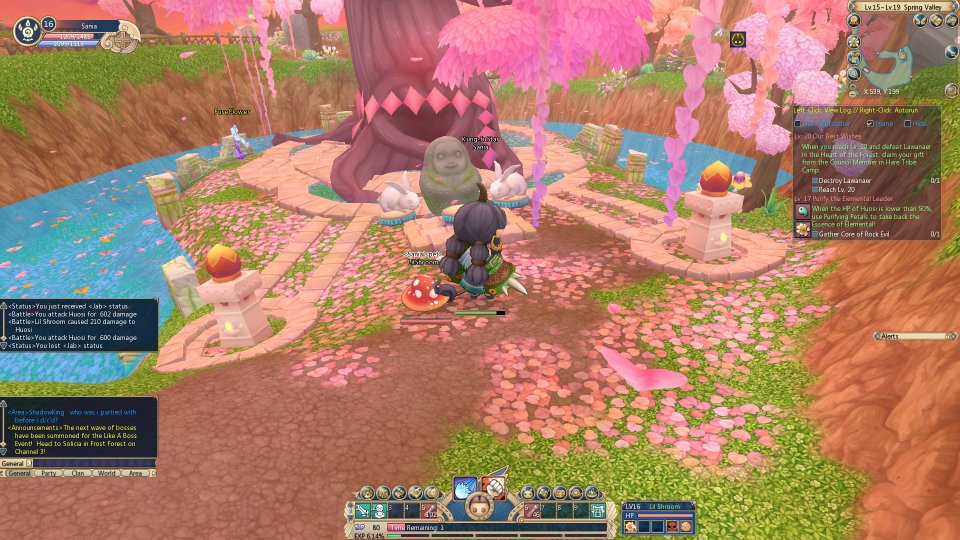This screenshot has height=540, width=960.
Task: Switch to the Area chat tab
Action: (136, 473)
